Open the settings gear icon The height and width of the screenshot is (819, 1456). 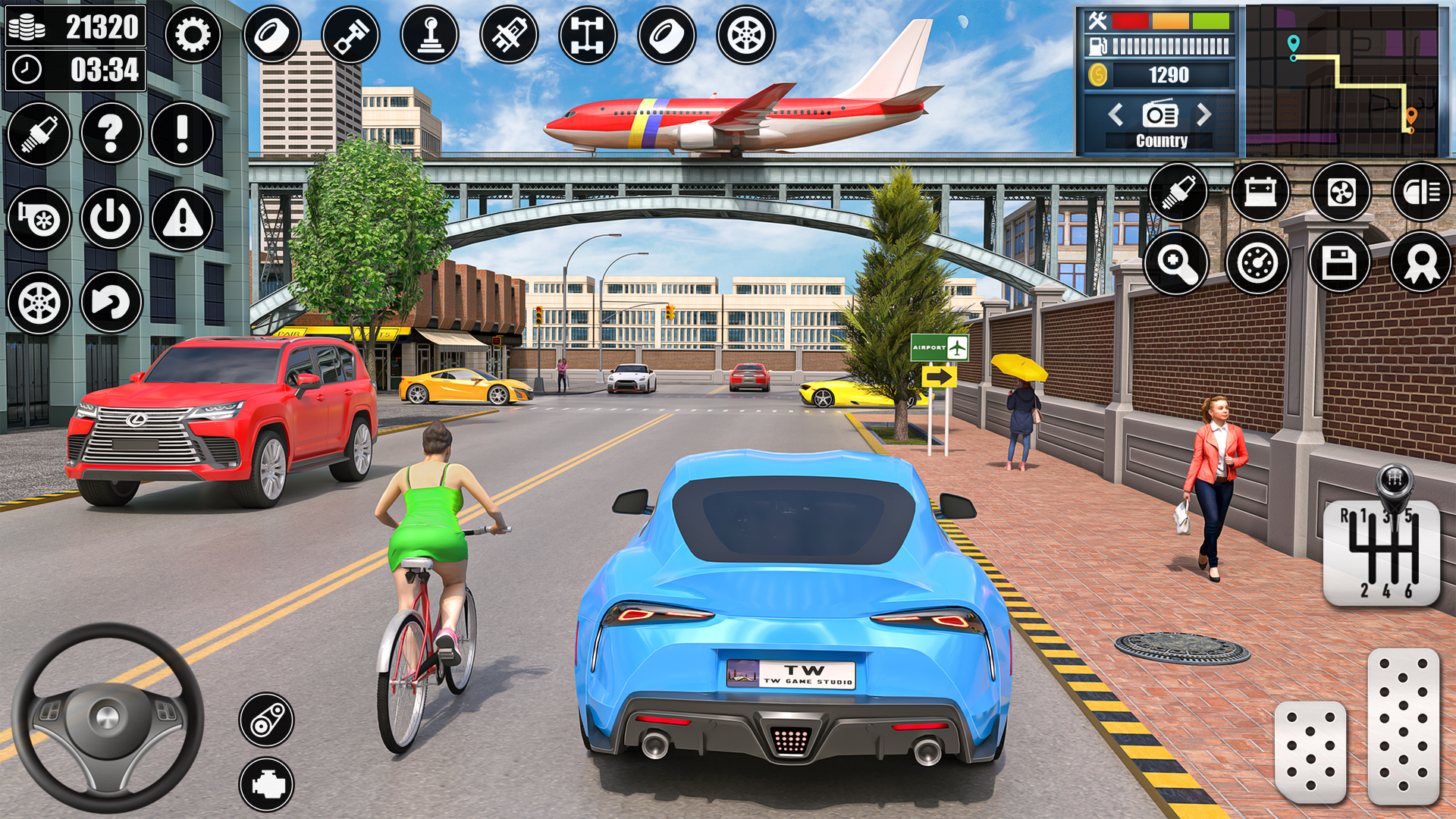pos(194,34)
